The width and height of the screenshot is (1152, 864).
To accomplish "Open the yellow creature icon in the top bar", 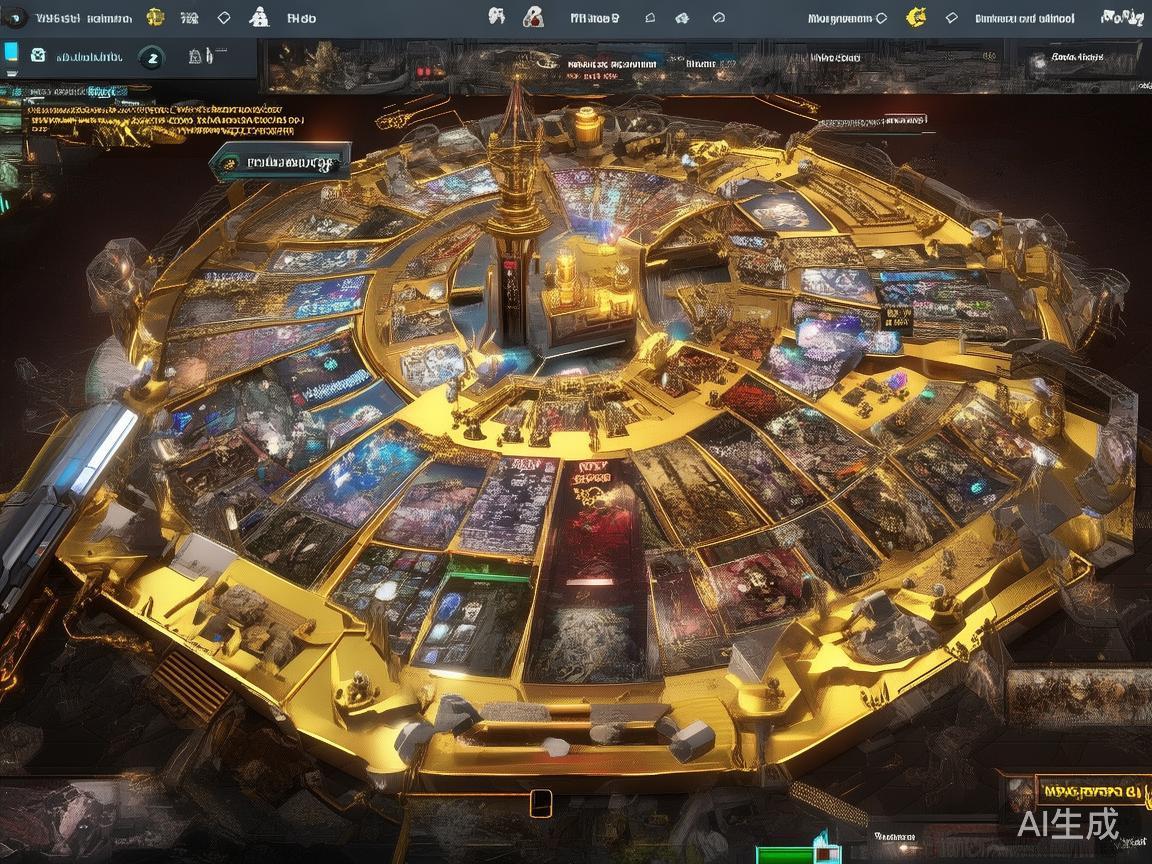I will [915, 17].
